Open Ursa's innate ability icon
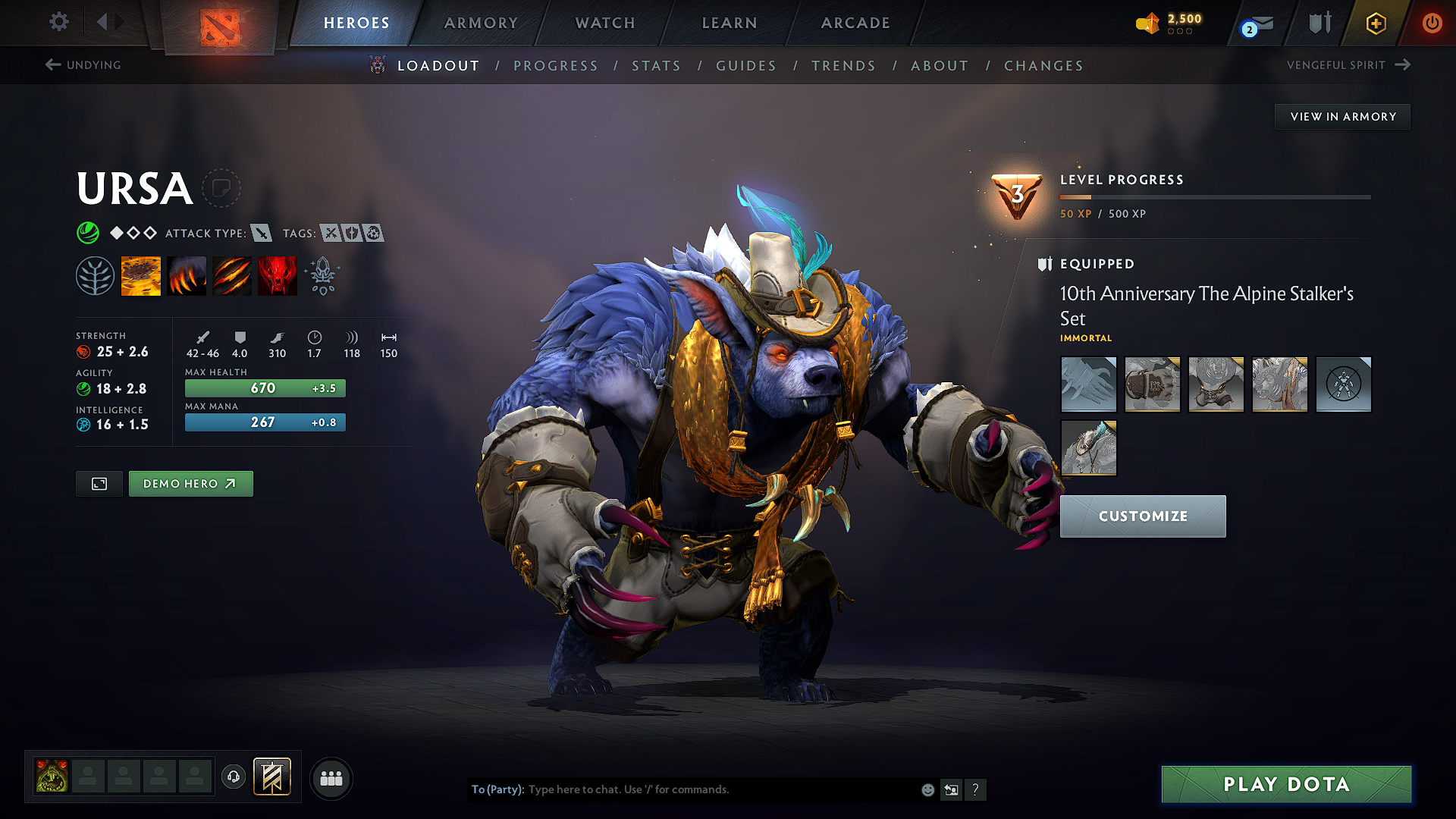Viewport: 1456px width, 819px height. [96, 275]
